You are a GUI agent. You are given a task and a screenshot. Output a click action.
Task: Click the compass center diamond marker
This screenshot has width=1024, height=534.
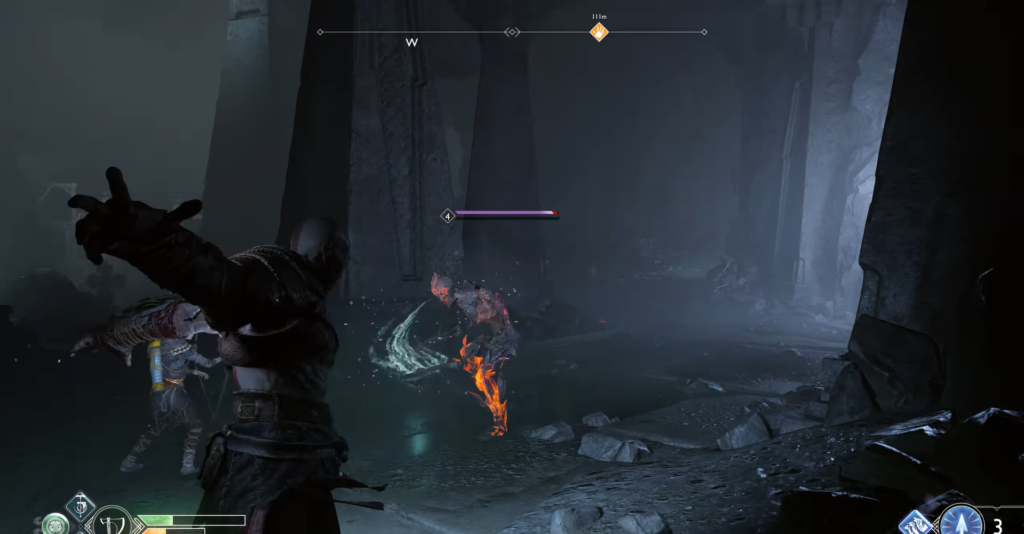pos(512,32)
